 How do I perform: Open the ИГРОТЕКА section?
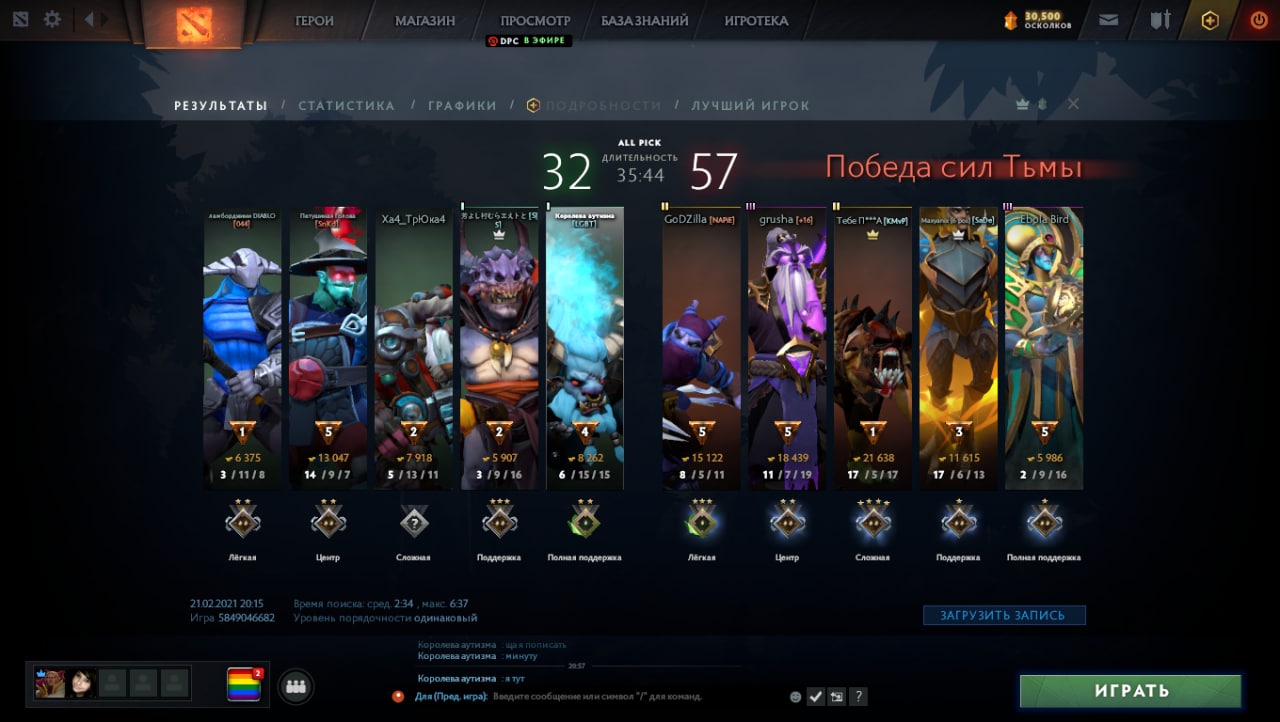[756, 20]
